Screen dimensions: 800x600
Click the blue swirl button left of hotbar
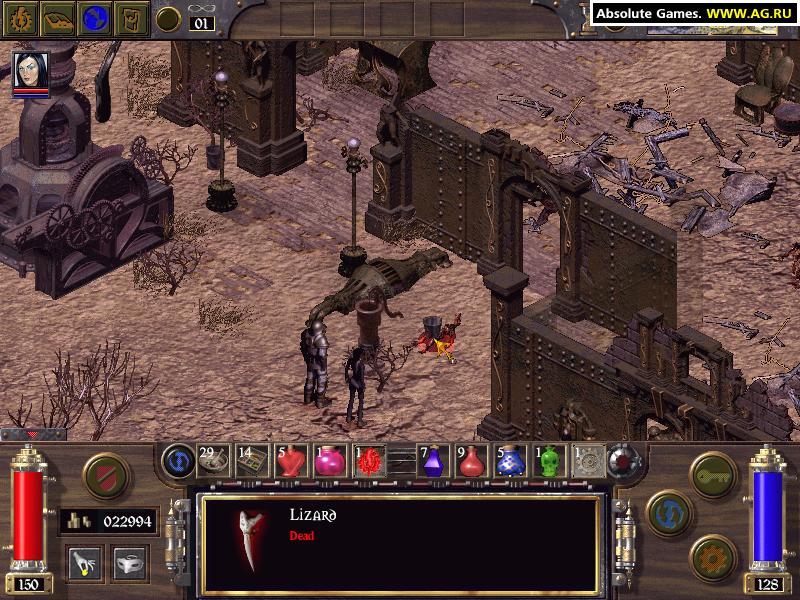click(x=178, y=460)
